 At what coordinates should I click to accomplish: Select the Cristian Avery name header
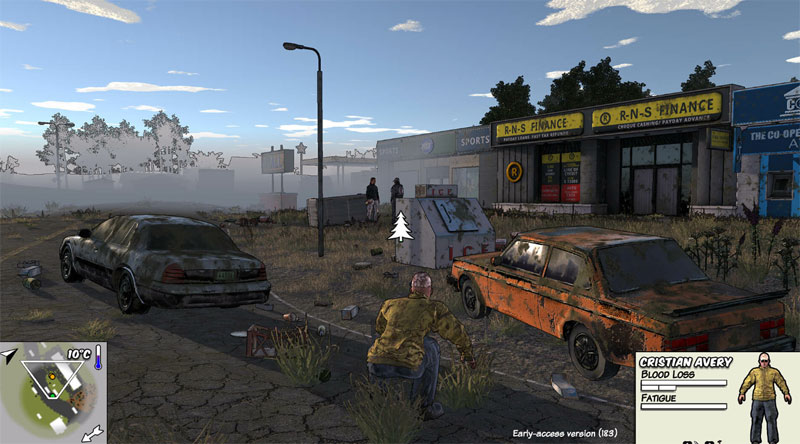[x=686, y=361]
